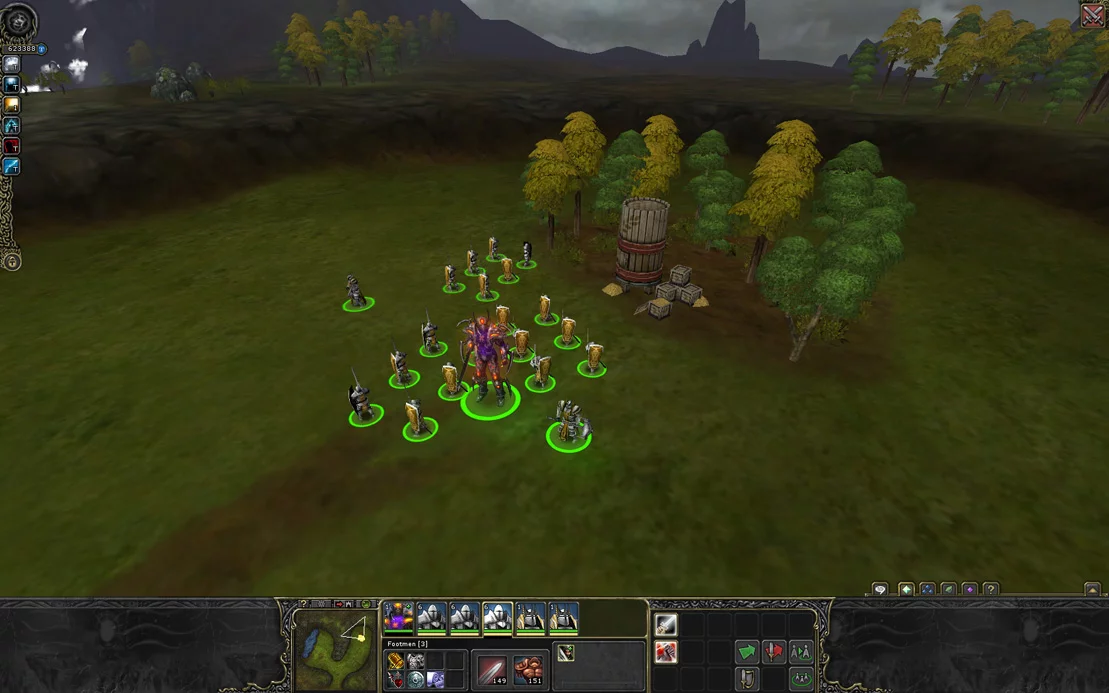The width and height of the screenshot is (1109, 693).
Task: Choose the shield stance command button
Action: point(747,679)
